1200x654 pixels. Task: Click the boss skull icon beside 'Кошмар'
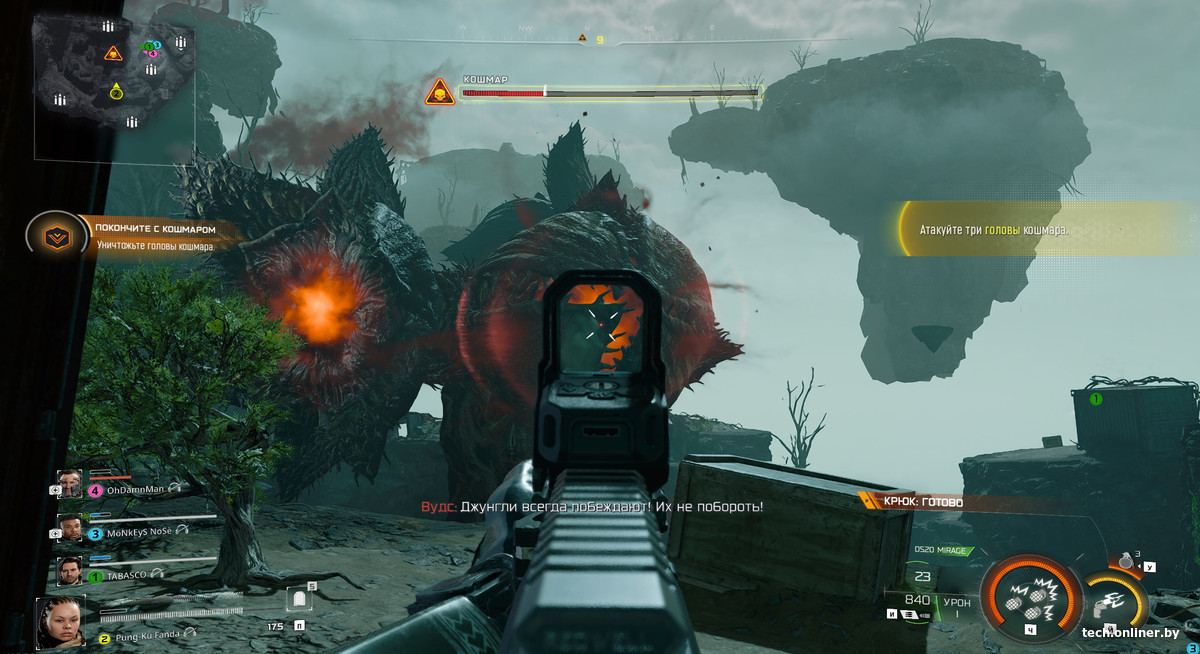click(x=437, y=93)
